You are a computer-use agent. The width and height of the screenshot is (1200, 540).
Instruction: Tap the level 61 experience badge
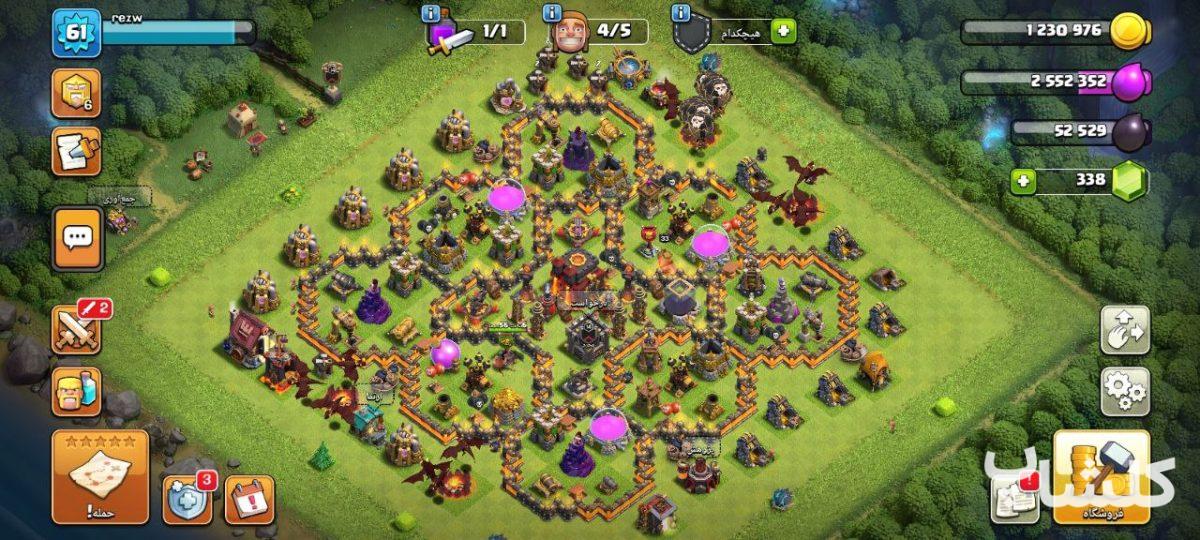[77, 33]
